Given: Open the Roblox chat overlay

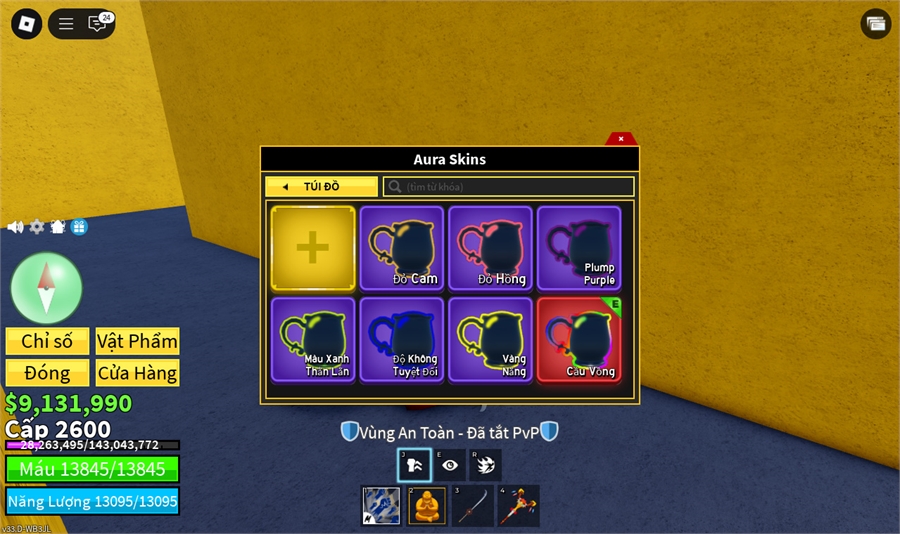Looking at the screenshot, I should pos(98,24).
